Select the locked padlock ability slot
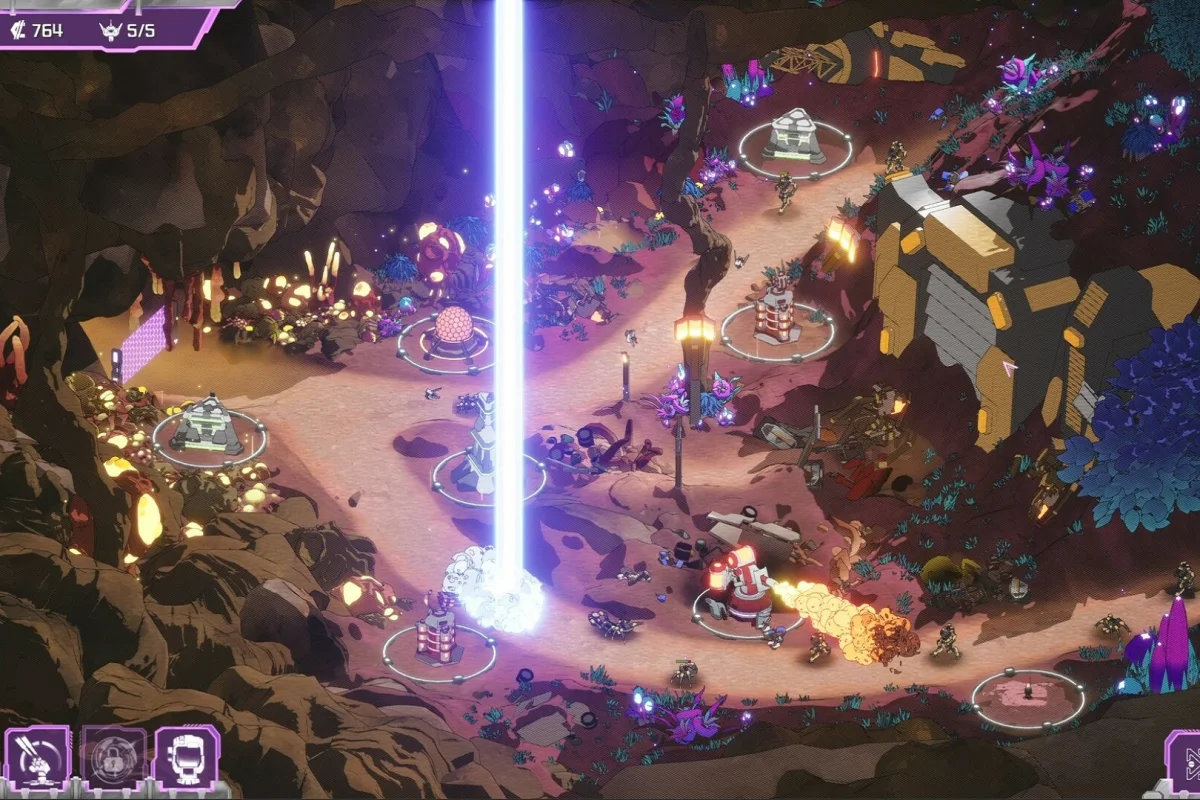1200x800 pixels. coord(112,758)
